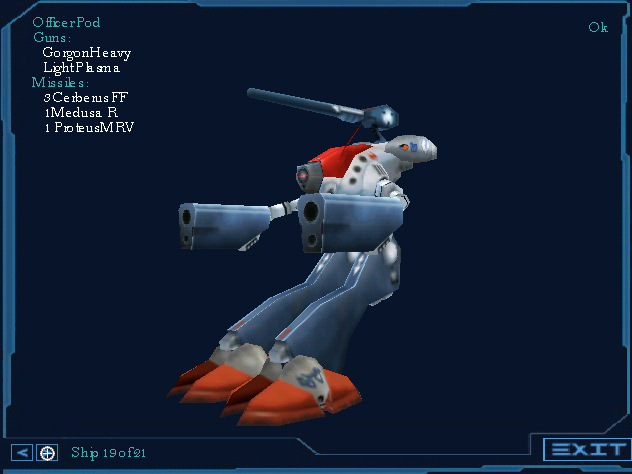632x474 pixels.
Task: Click the EXIT button
Action: [x=586, y=450]
